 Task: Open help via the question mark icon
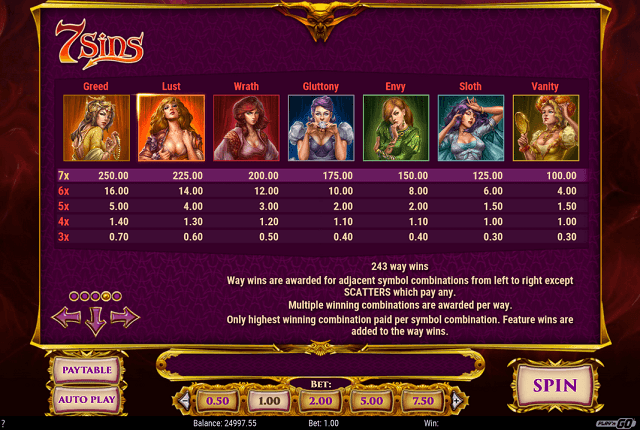[x=4, y=424]
